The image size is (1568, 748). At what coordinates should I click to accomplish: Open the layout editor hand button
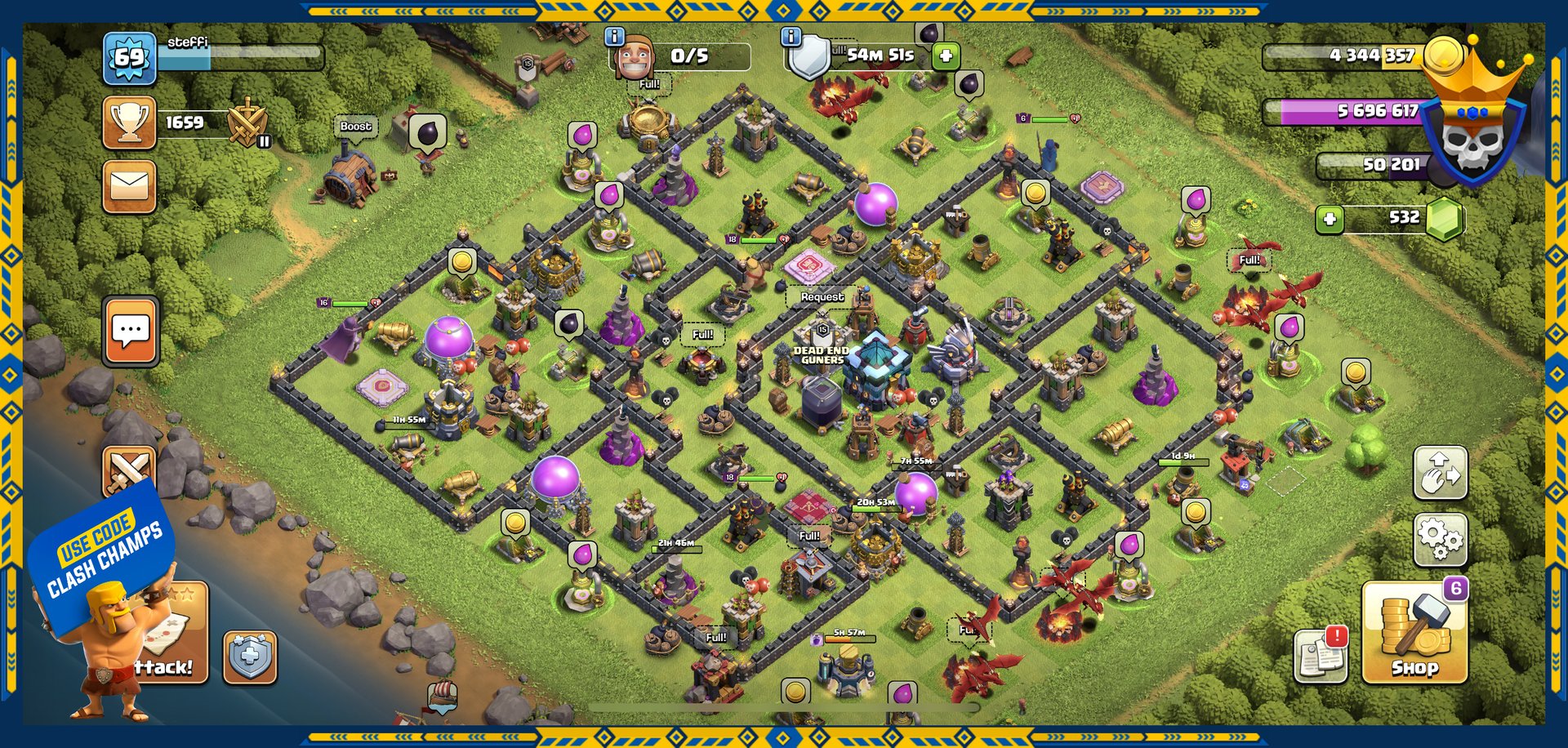[x=1440, y=473]
